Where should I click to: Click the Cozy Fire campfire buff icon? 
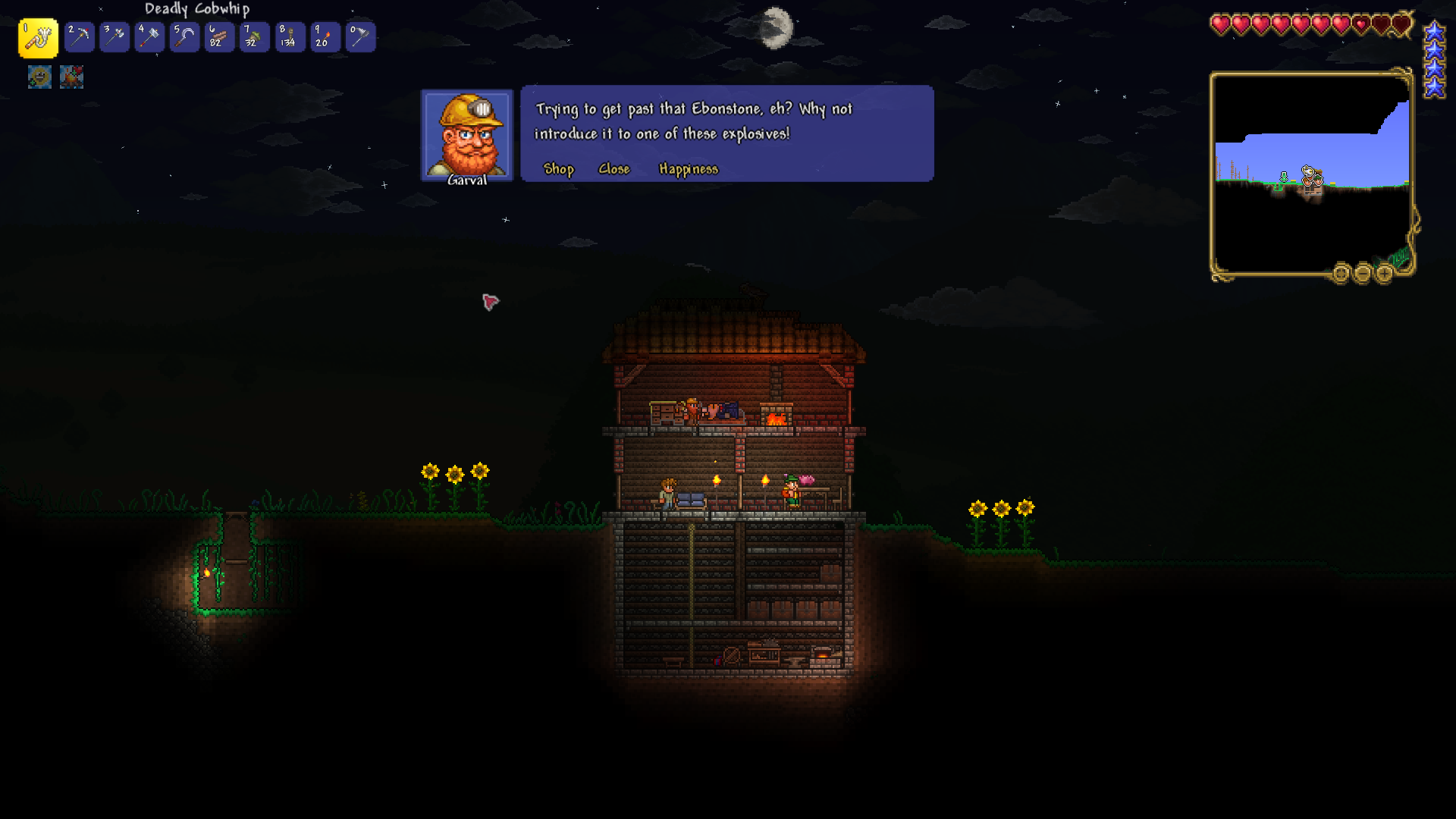pyautogui.click(x=72, y=77)
